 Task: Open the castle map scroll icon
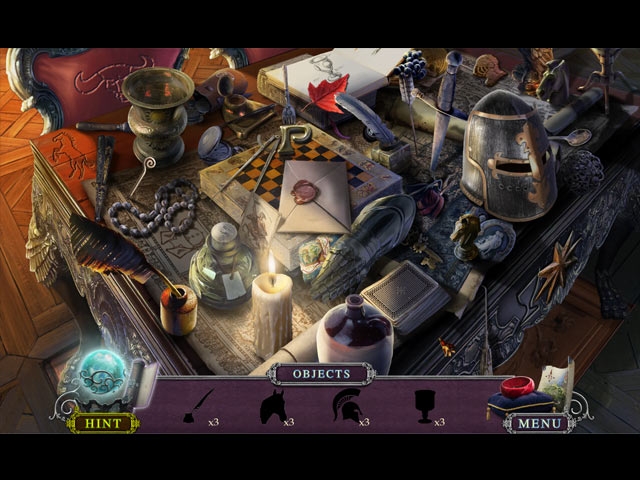[556, 385]
